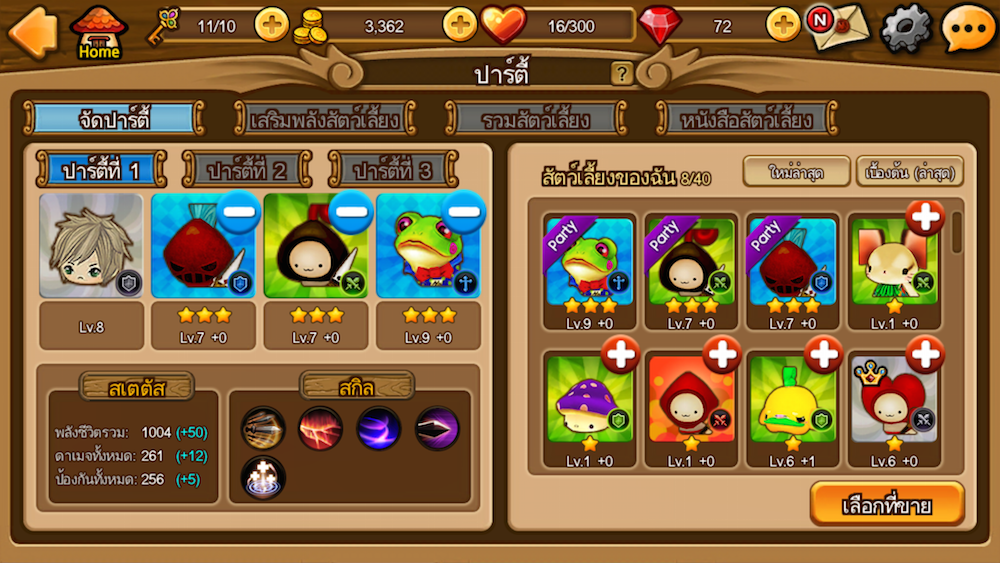Viewport: 1000px width, 563px height.
Task: Switch to รวมสัตว์เลี้ยง tab
Action: (x=535, y=120)
